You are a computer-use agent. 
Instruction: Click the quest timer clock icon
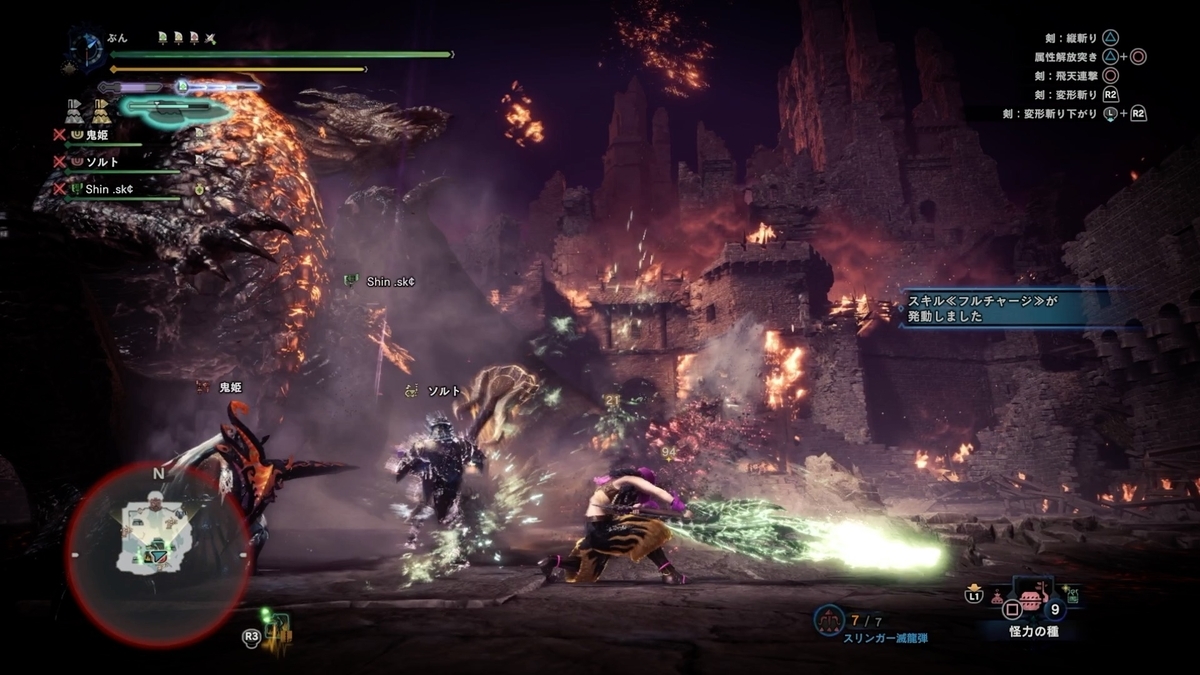click(x=86, y=47)
